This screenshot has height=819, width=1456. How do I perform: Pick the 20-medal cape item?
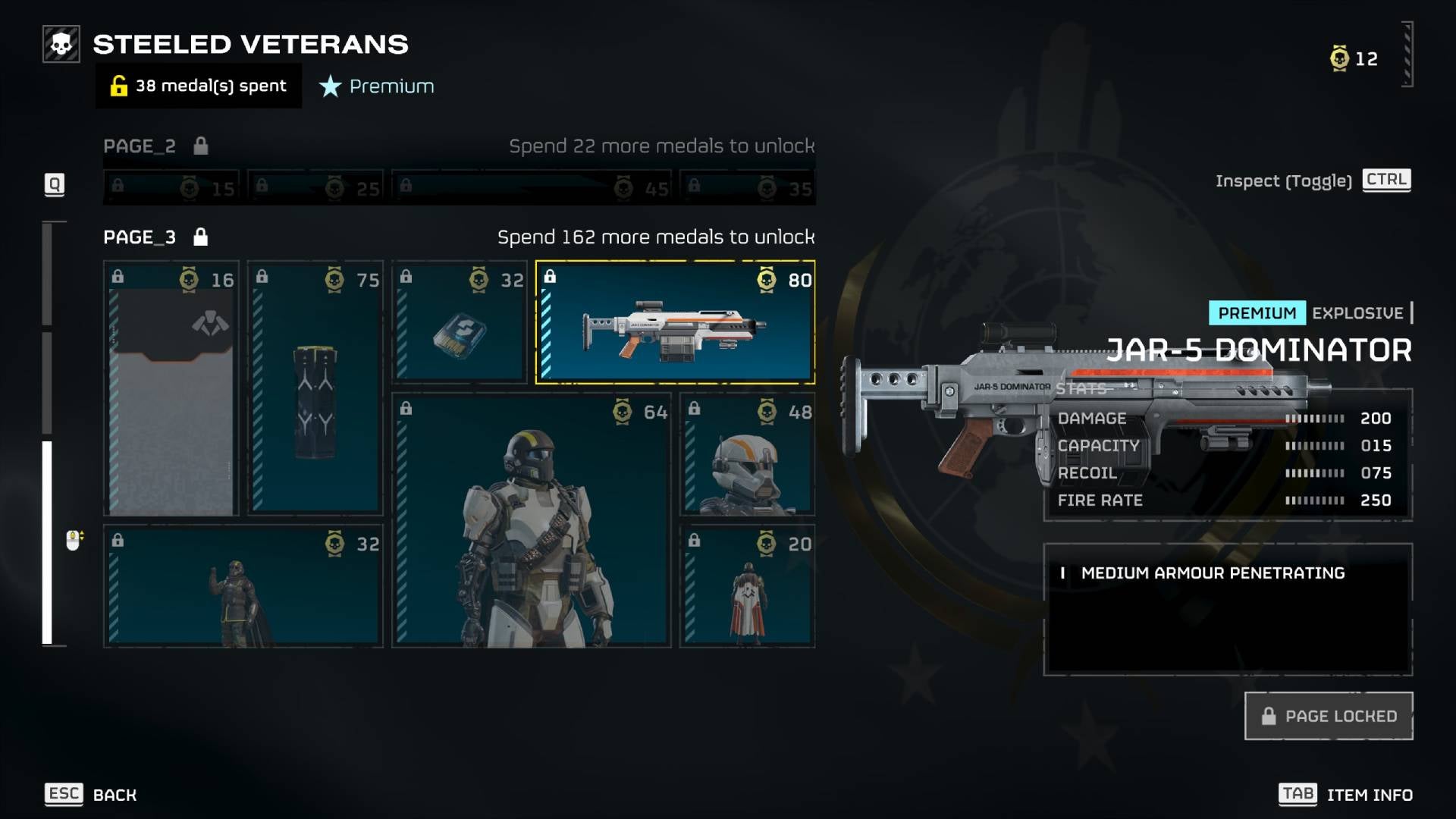click(748, 586)
